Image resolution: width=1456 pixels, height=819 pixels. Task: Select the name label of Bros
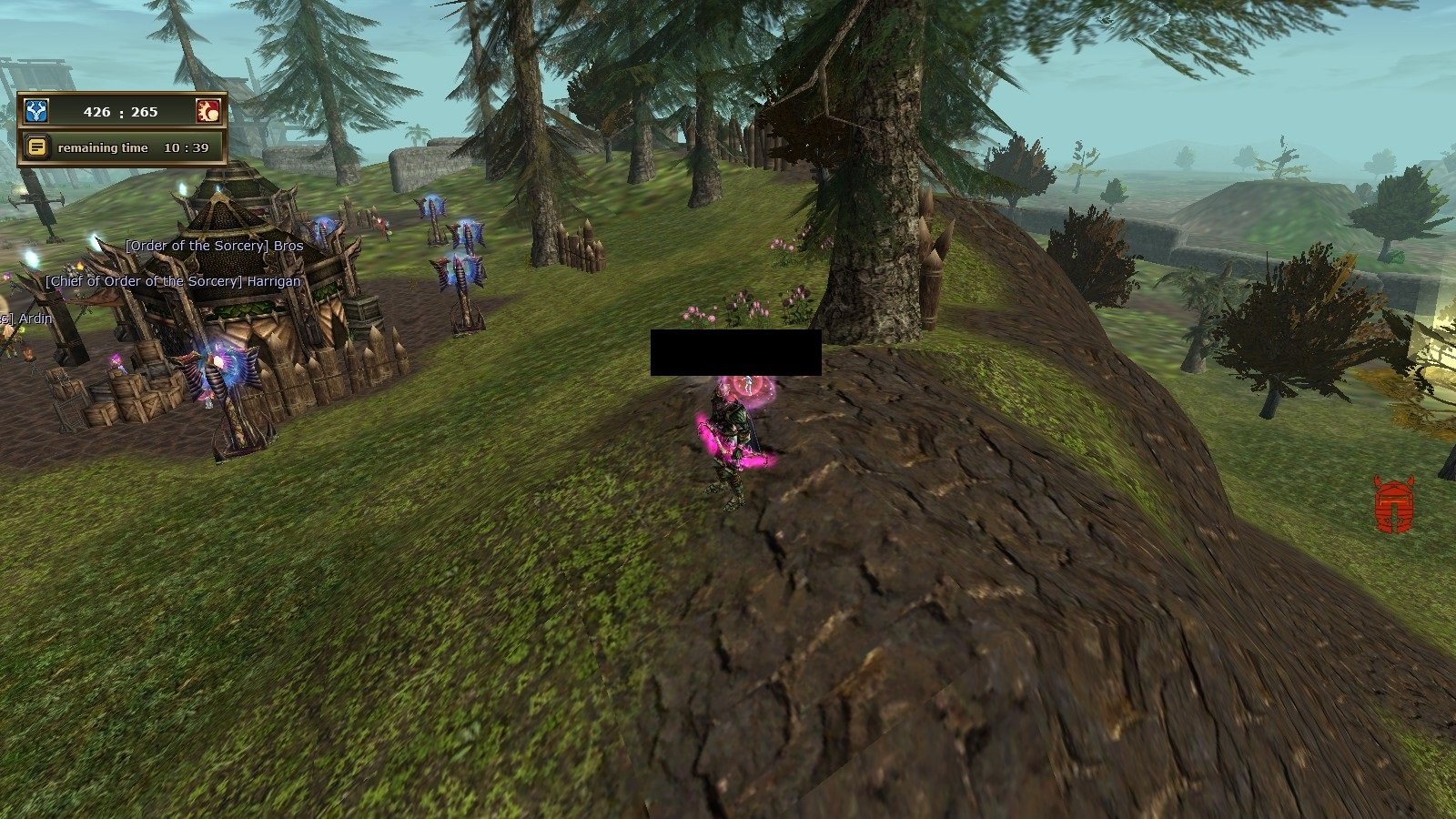214,246
